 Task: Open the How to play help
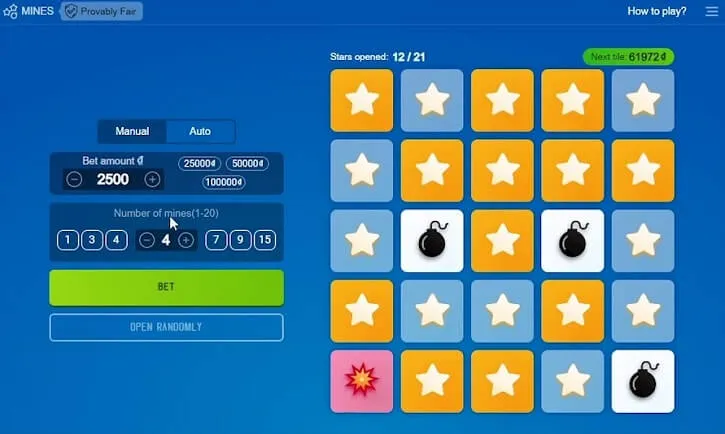tap(656, 11)
